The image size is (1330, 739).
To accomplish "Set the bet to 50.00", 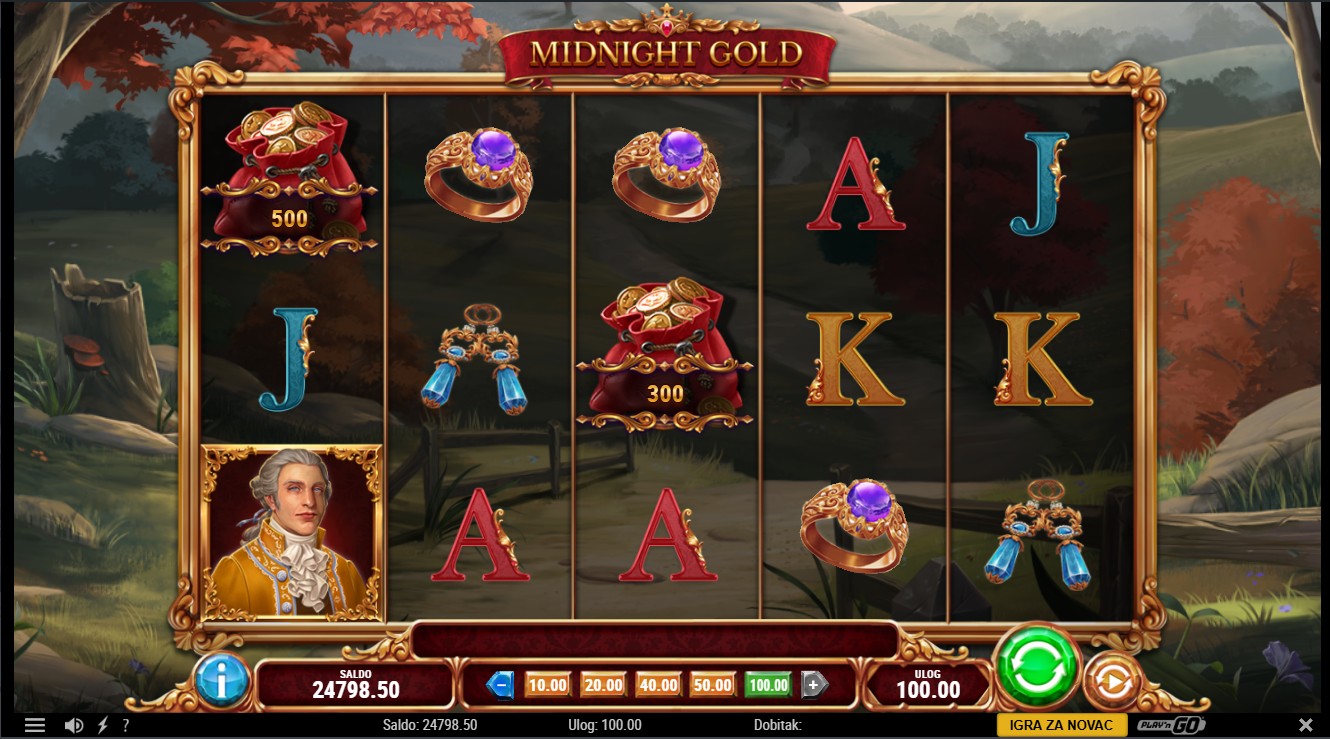I will (x=712, y=685).
